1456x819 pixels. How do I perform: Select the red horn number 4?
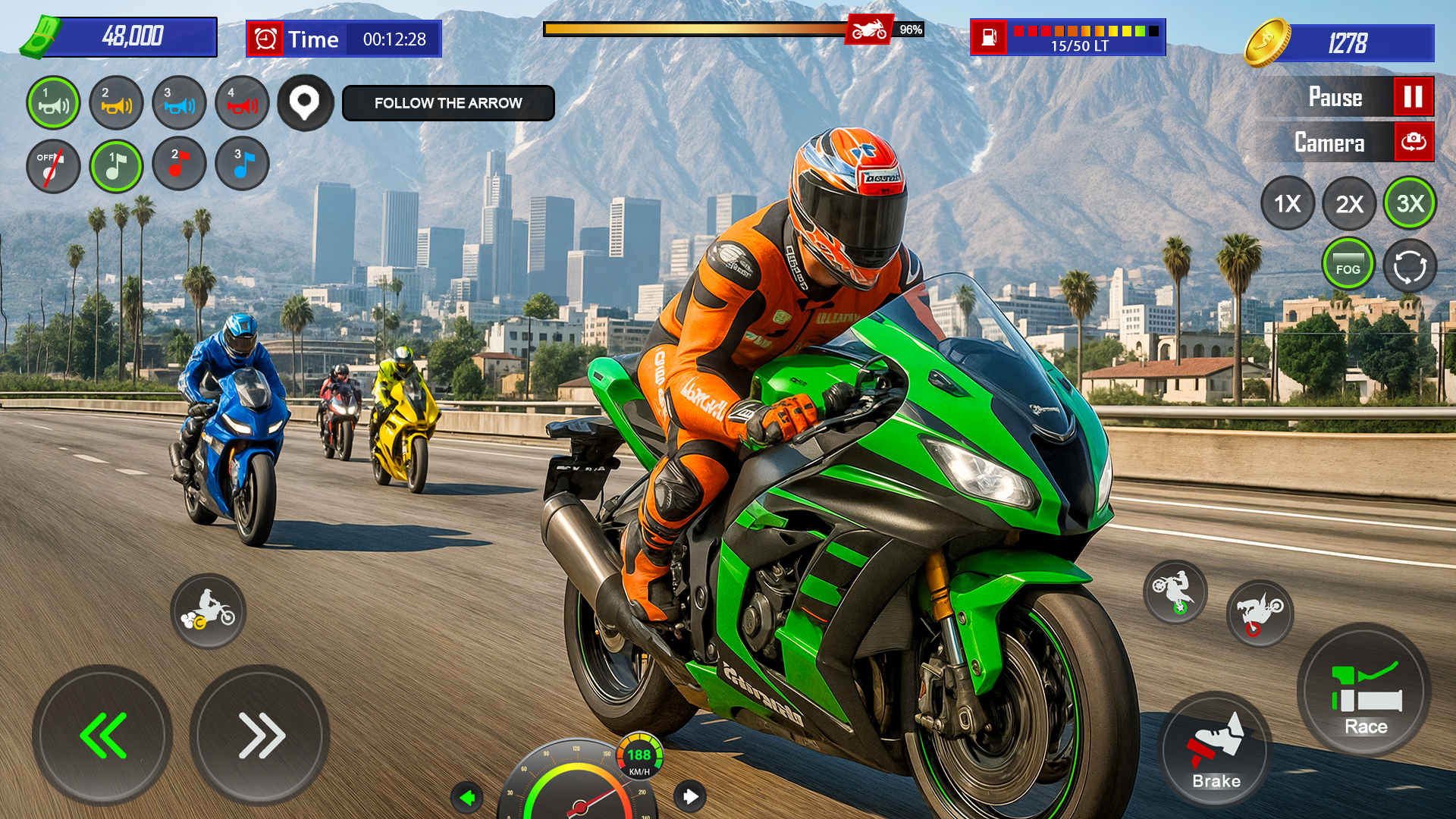tap(242, 103)
